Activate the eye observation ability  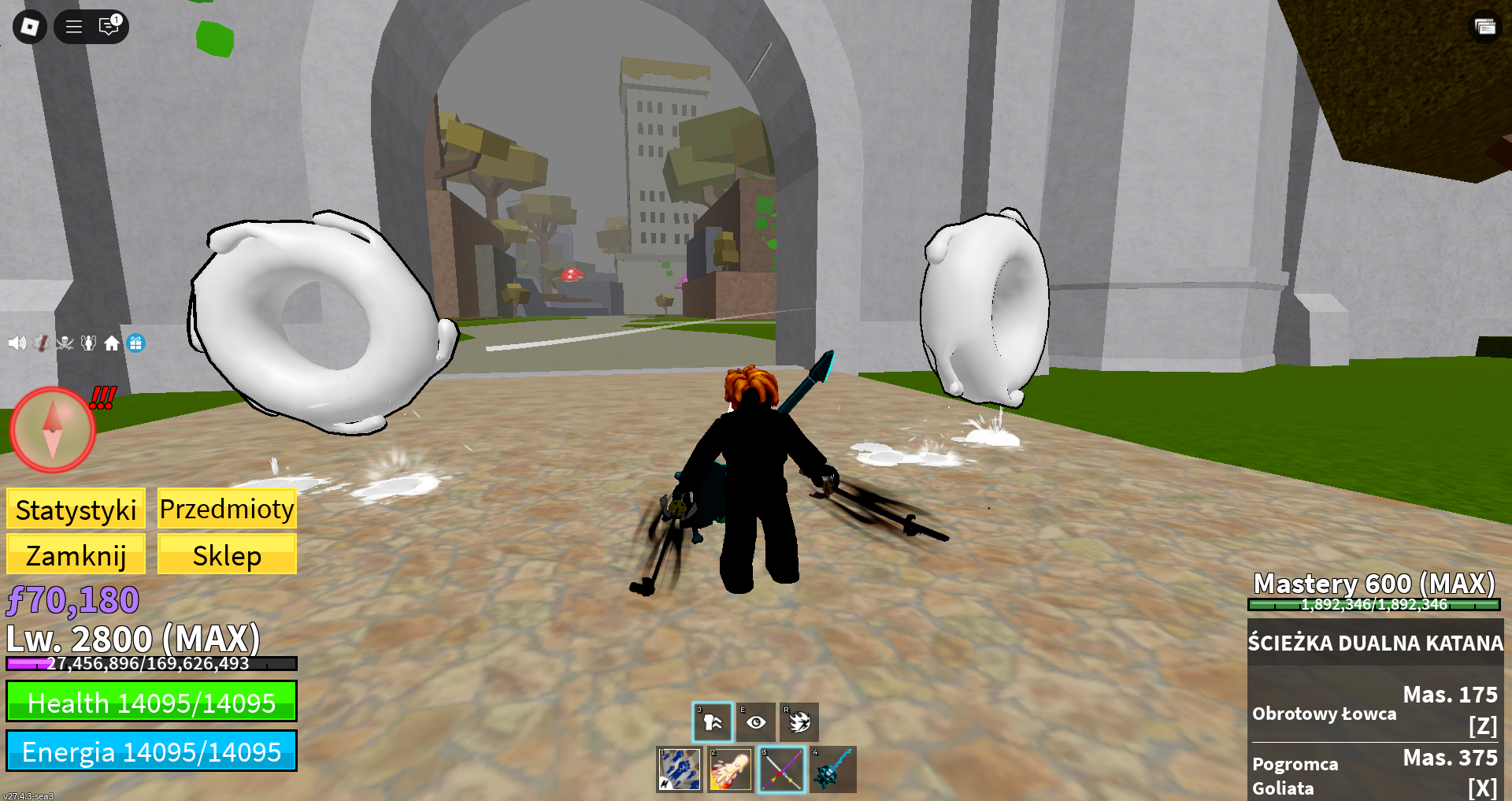[756, 722]
